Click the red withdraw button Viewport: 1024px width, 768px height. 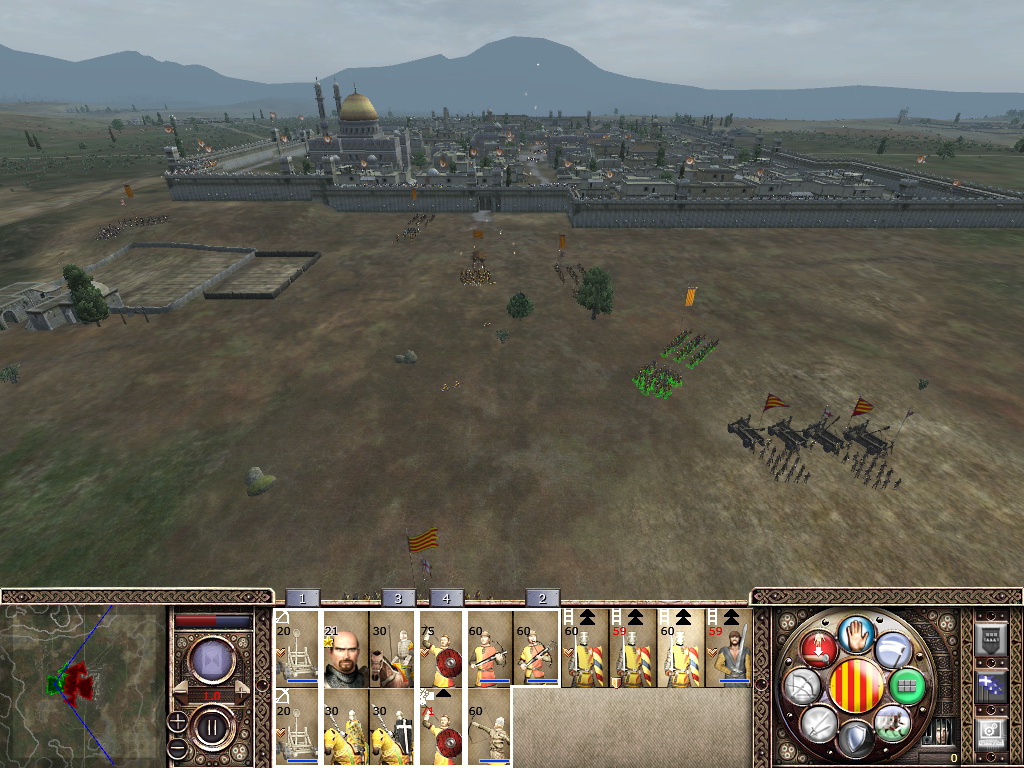[x=817, y=649]
